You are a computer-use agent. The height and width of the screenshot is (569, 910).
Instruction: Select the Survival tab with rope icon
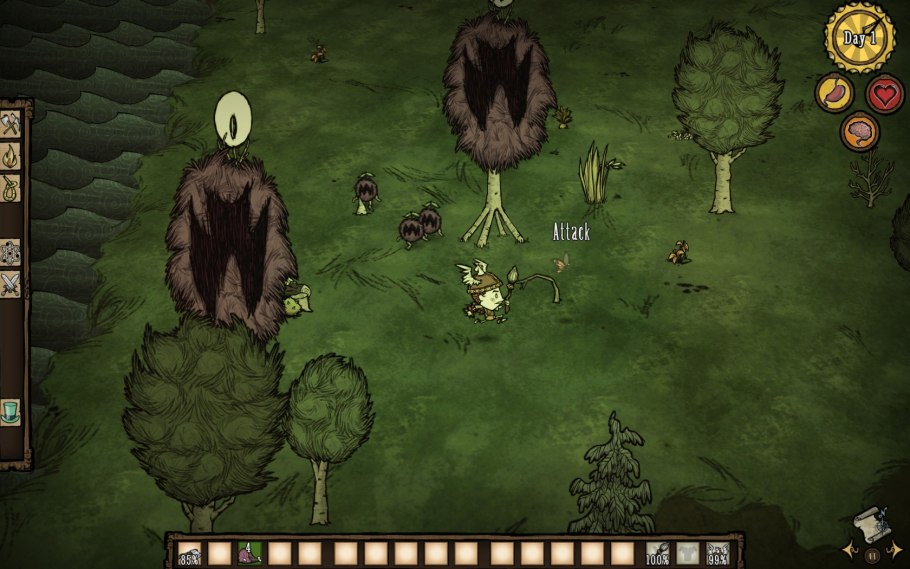(11, 187)
